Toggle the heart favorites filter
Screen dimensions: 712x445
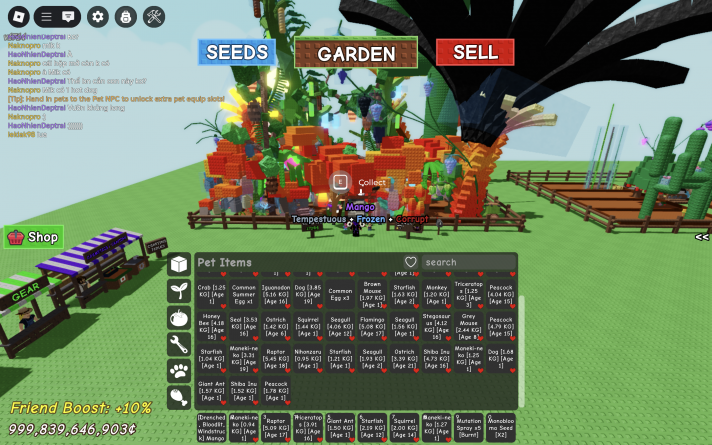pos(410,262)
